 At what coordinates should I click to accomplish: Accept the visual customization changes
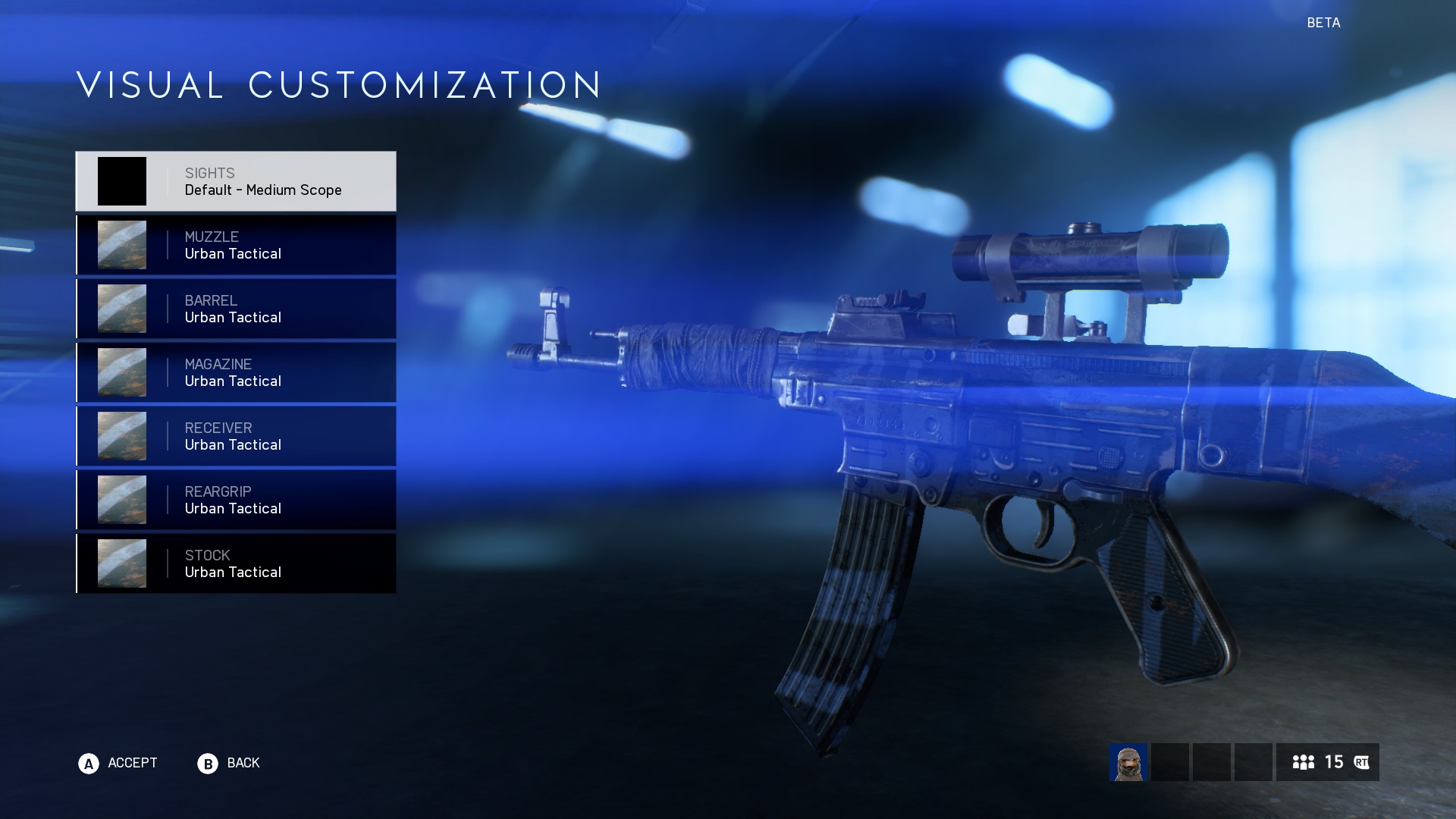point(118,763)
